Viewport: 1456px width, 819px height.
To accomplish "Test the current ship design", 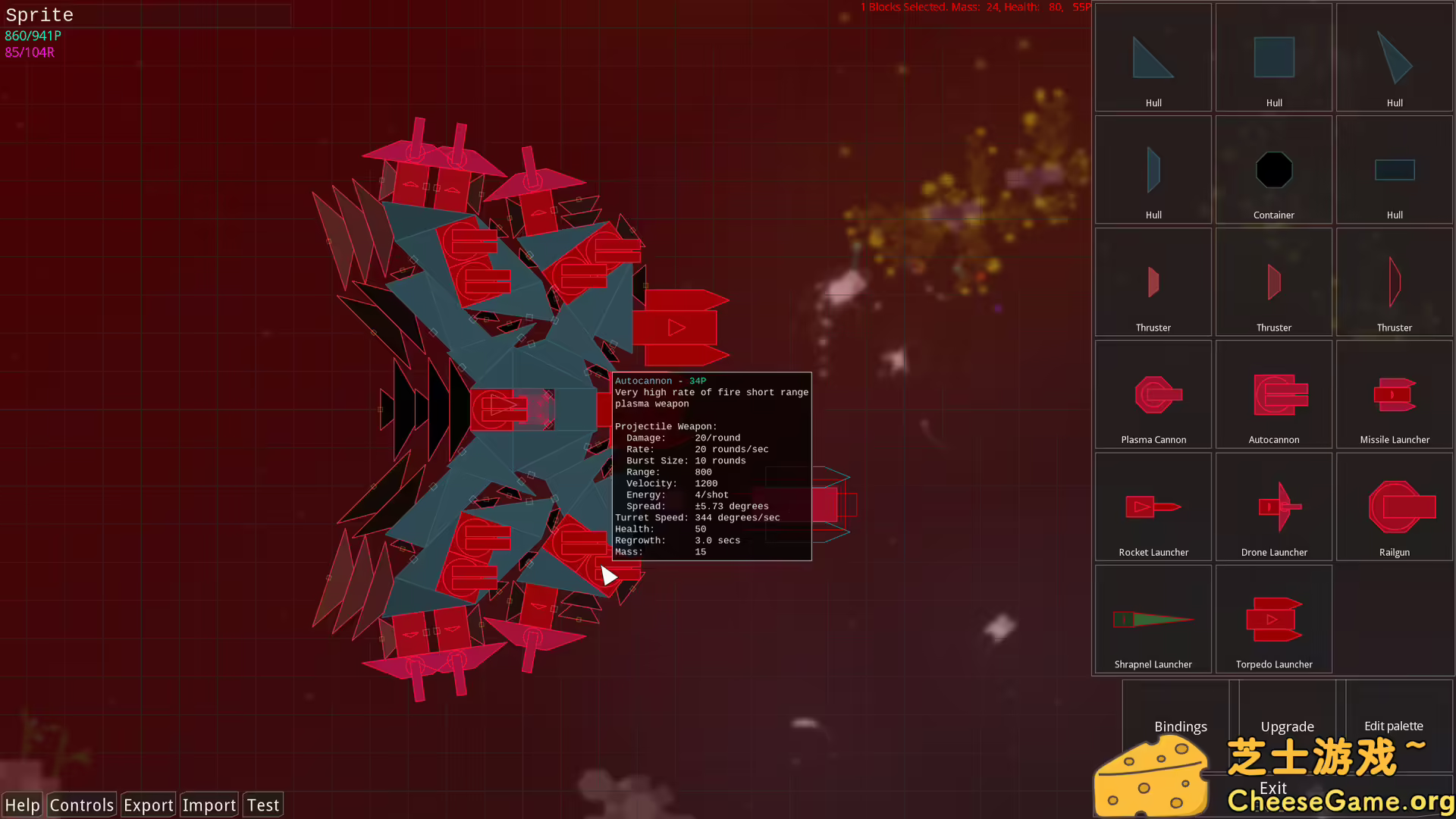I will [x=262, y=805].
